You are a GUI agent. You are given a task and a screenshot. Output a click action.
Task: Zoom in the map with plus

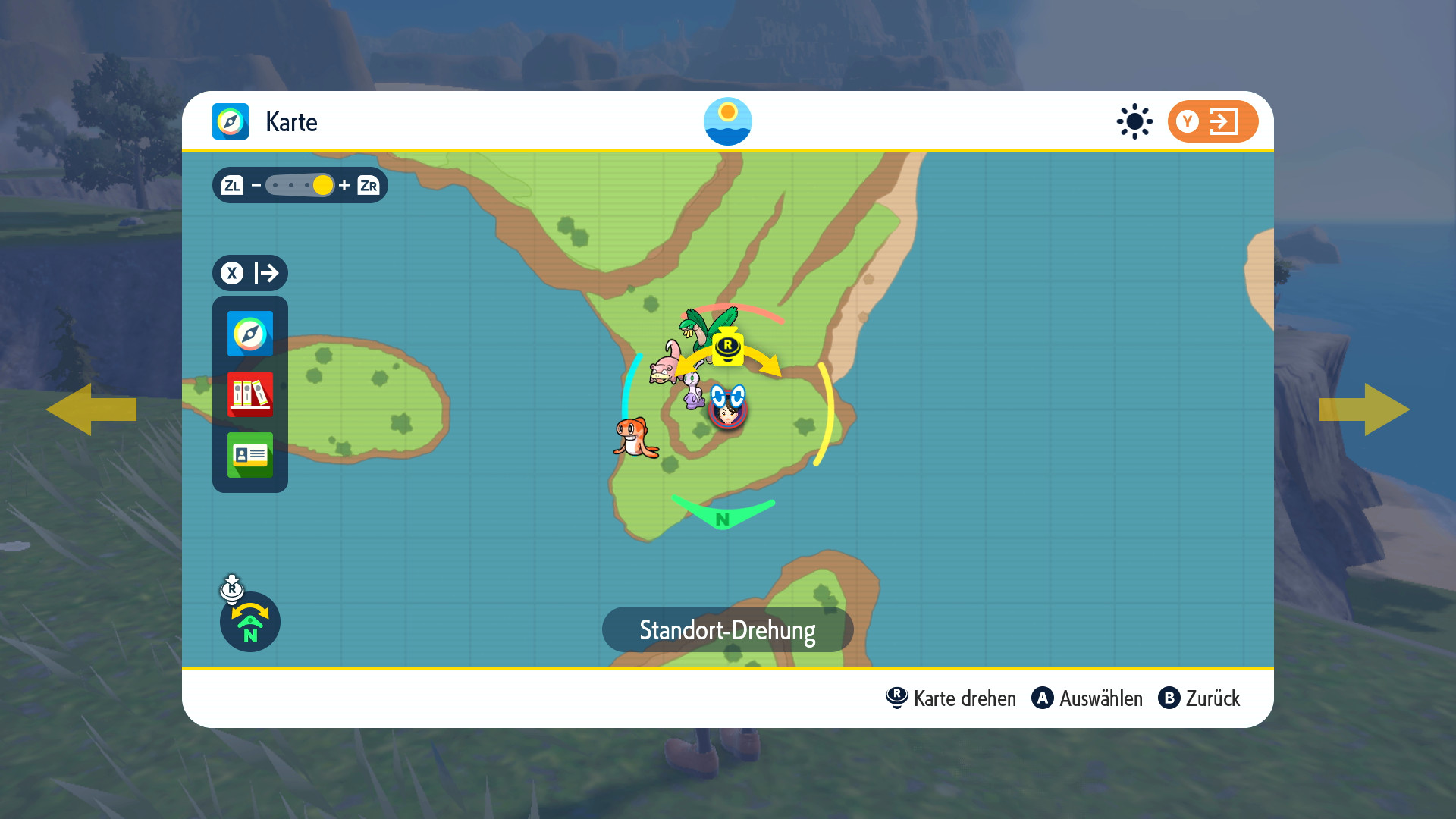344,185
